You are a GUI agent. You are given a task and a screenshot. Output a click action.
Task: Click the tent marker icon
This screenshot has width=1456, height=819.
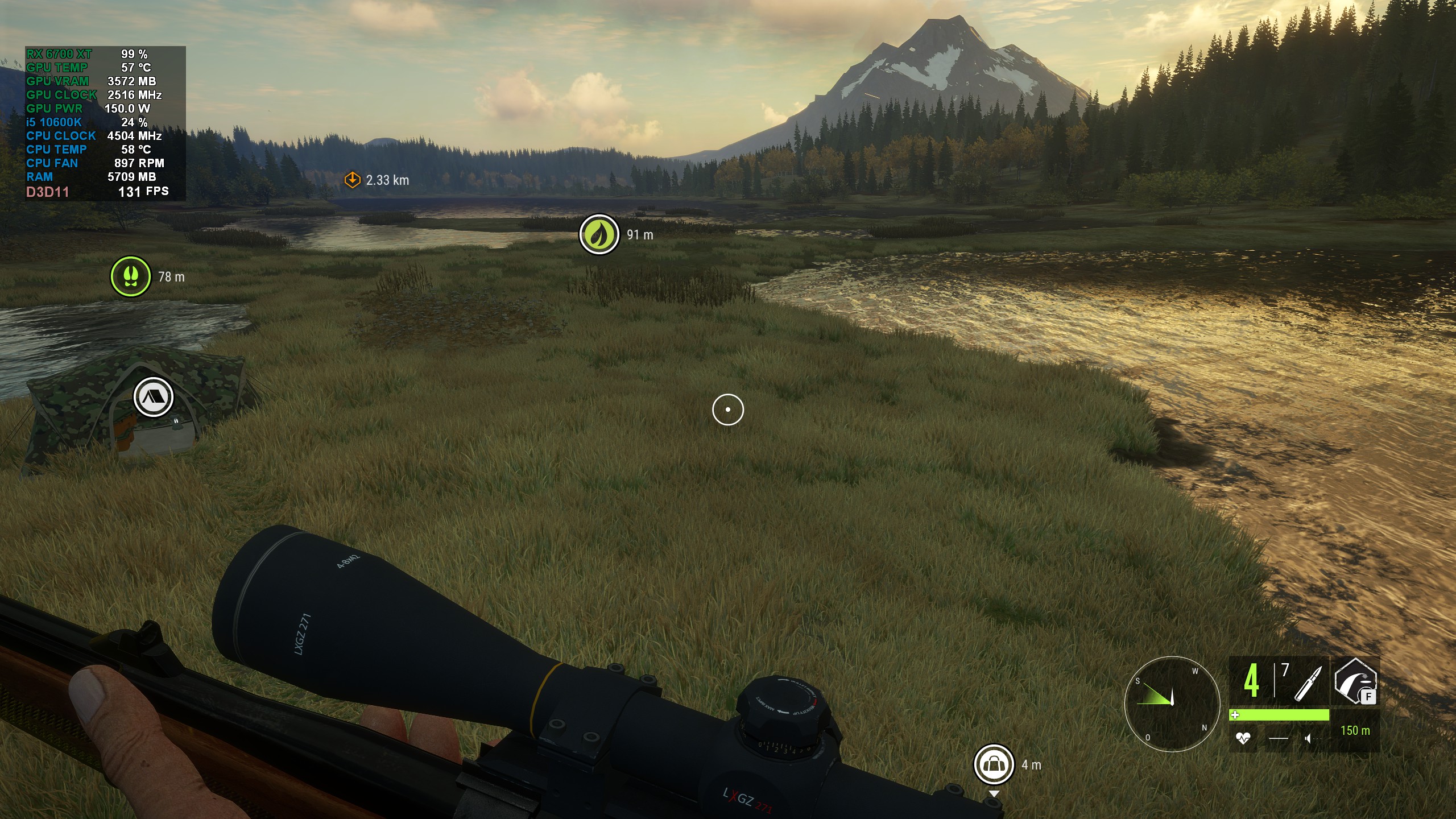153,397
